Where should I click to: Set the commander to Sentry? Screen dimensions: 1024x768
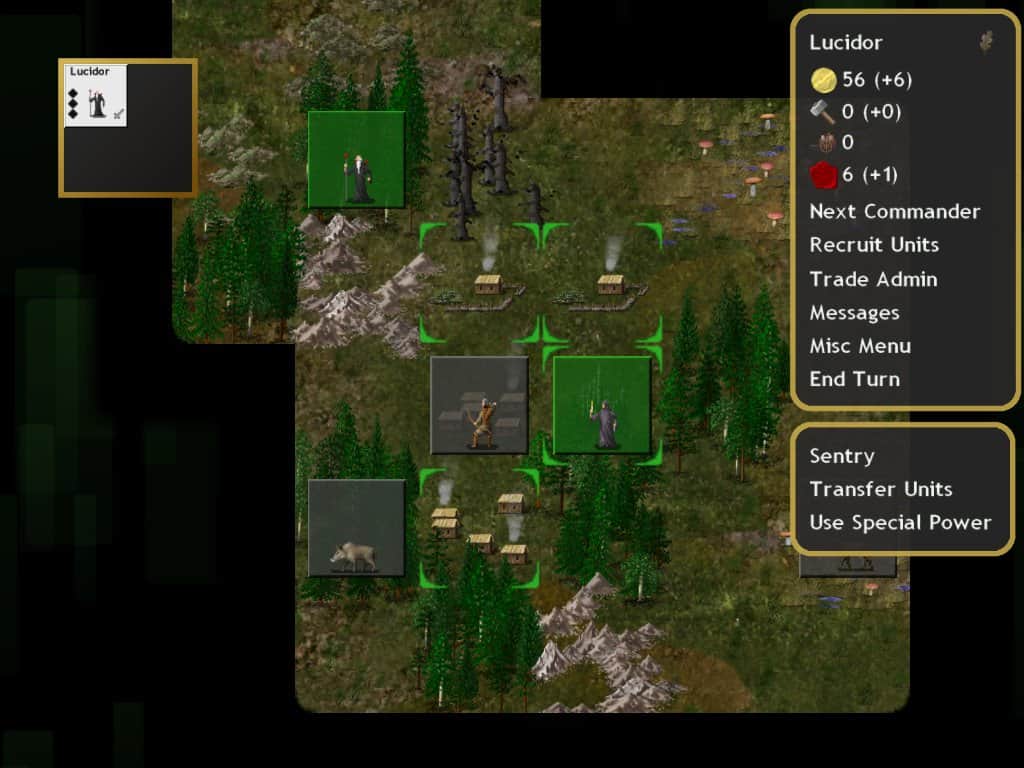coord(841,456)
